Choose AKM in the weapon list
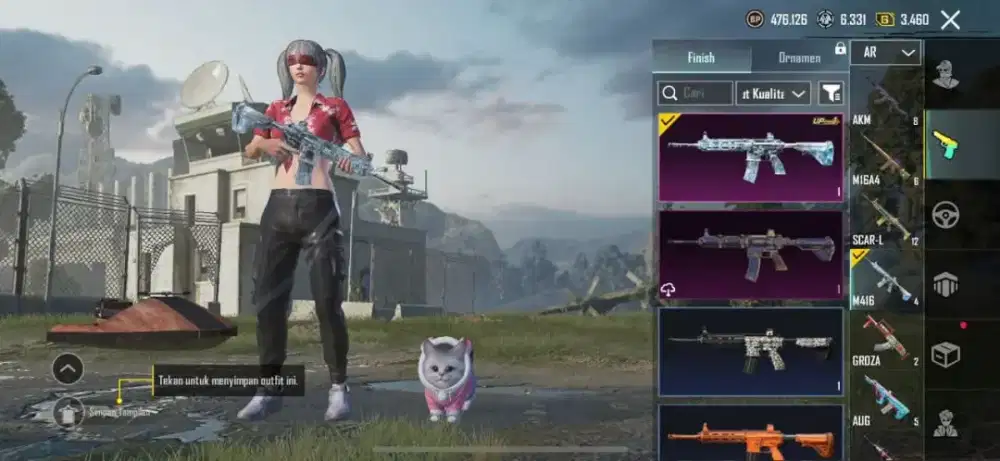The image size is (1000, 461). click(886, 102)
